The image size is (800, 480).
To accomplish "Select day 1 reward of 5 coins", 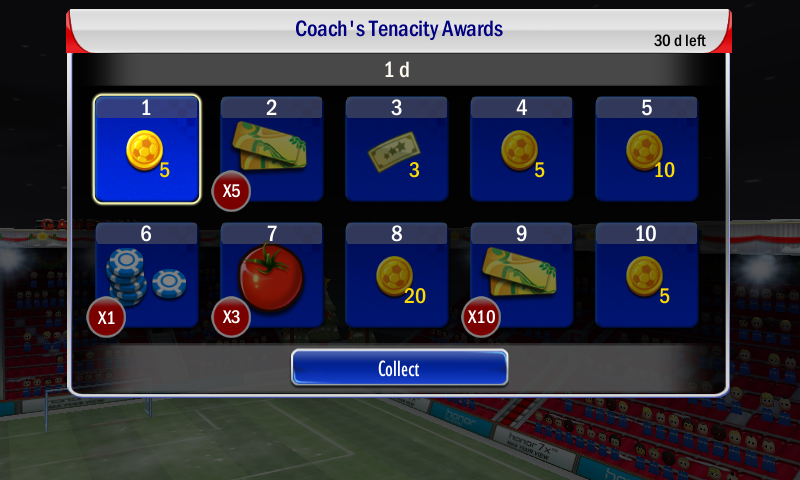I will pos(147,149).
